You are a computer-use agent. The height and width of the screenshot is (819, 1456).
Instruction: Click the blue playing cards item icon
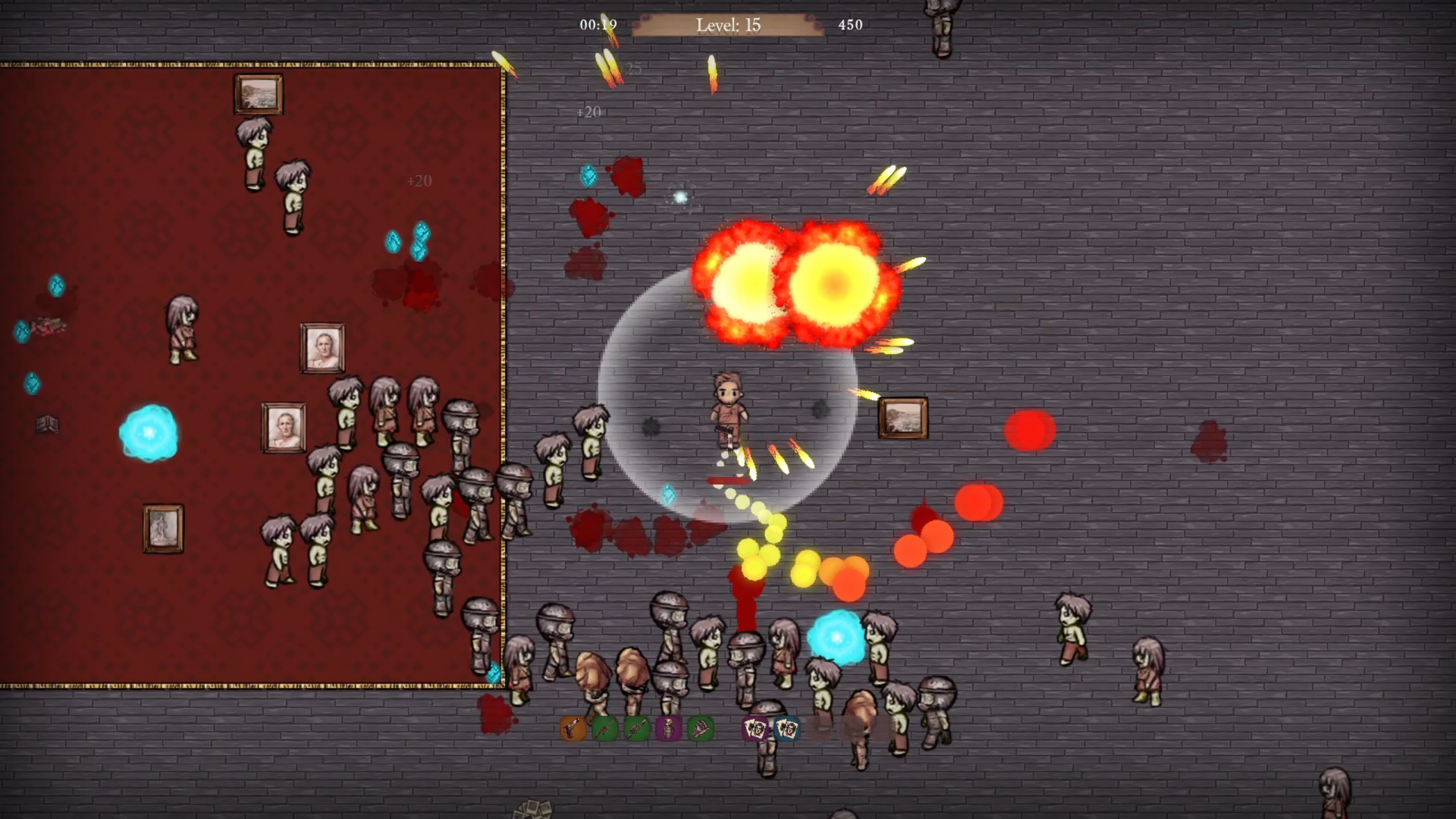click(x=789, y=730)
